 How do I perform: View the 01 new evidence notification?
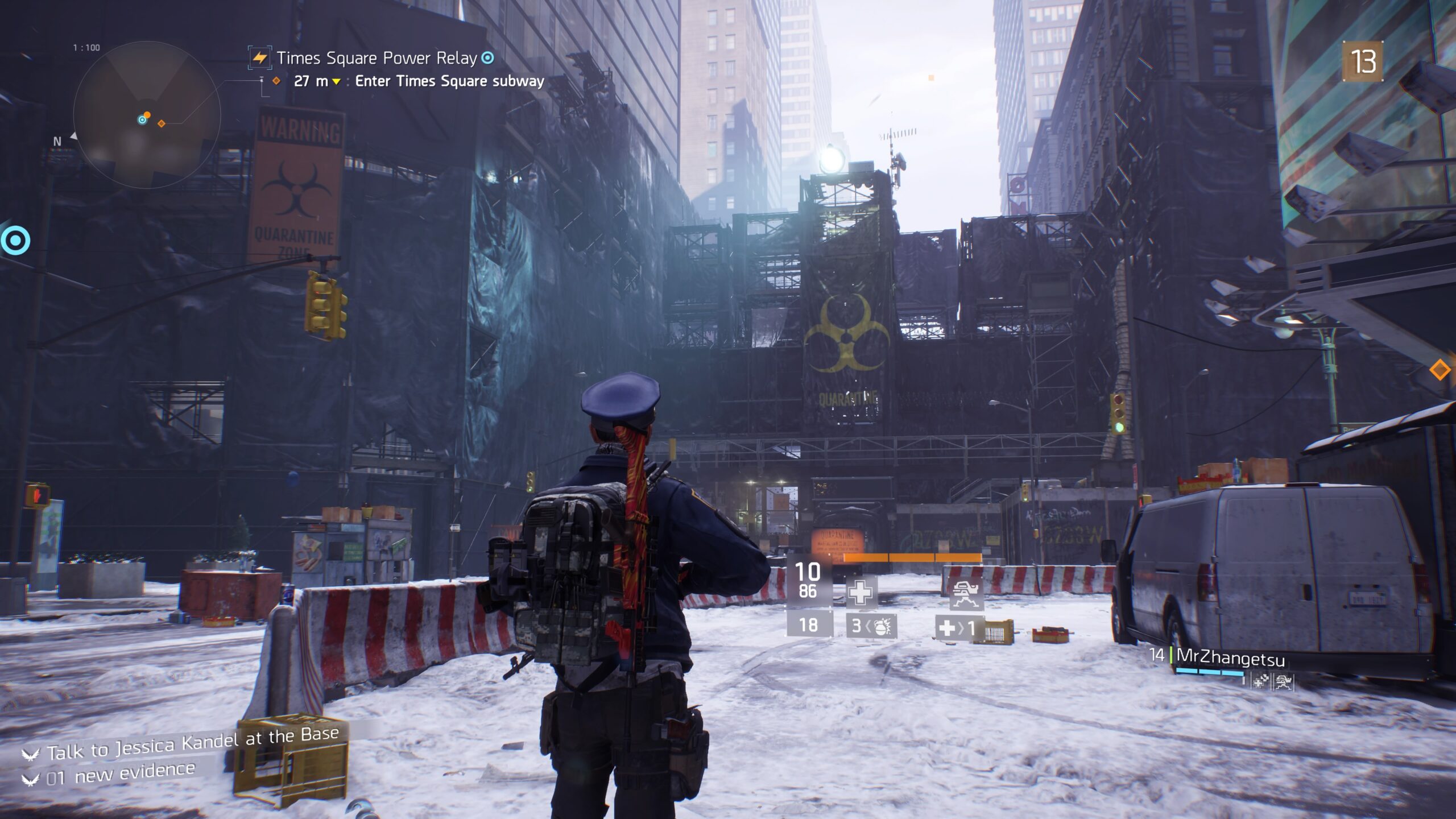[121, 774]
